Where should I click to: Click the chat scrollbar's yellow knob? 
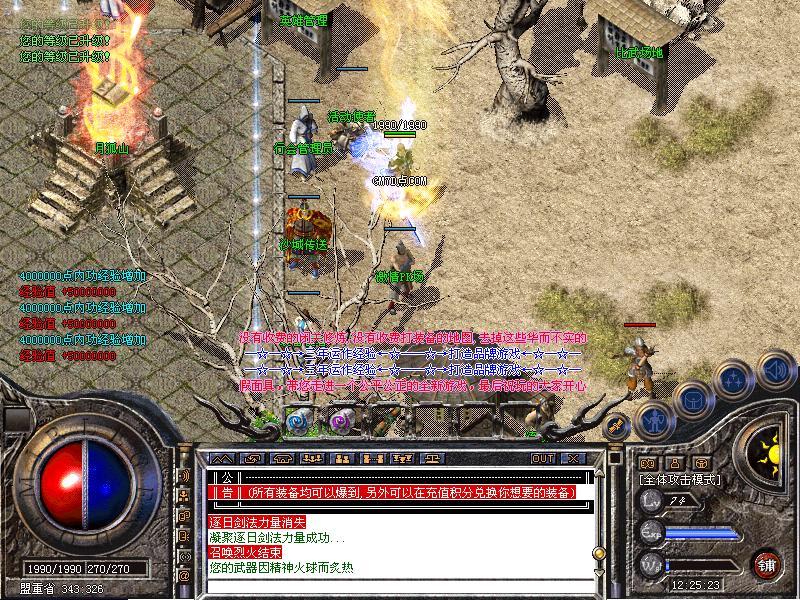599,552
